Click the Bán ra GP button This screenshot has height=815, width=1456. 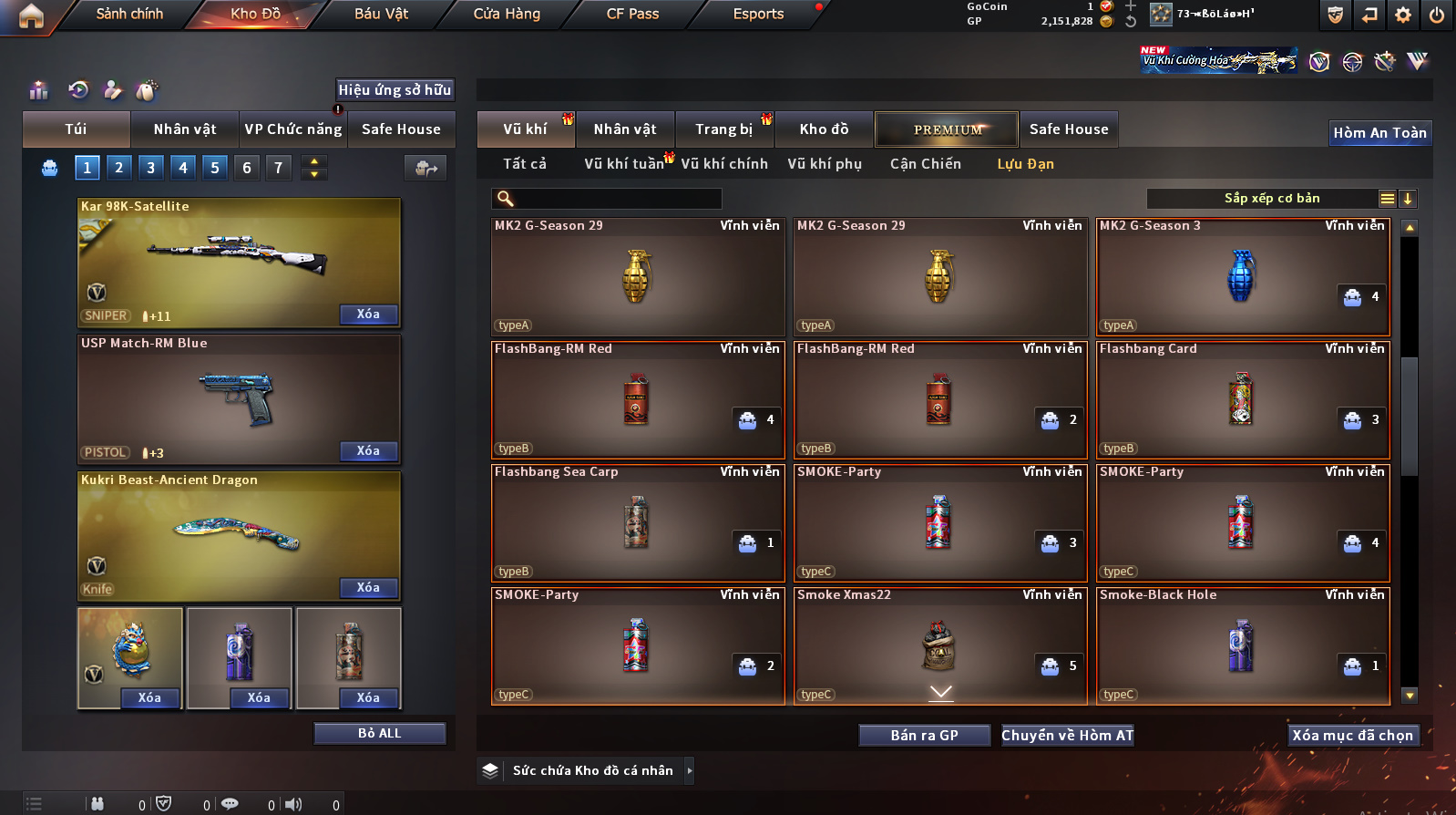pos(924,736)
